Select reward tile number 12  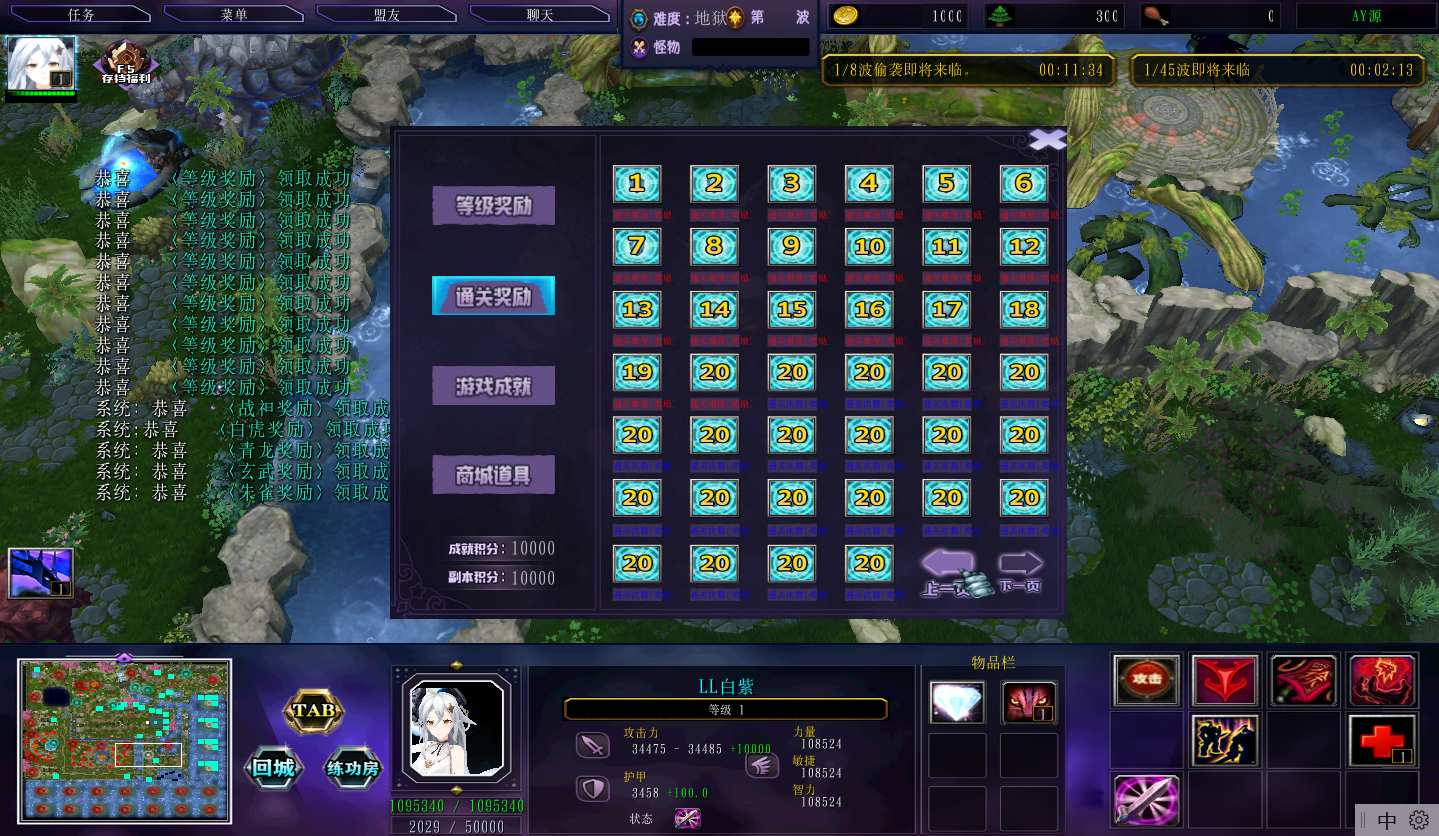[1024, 246]
